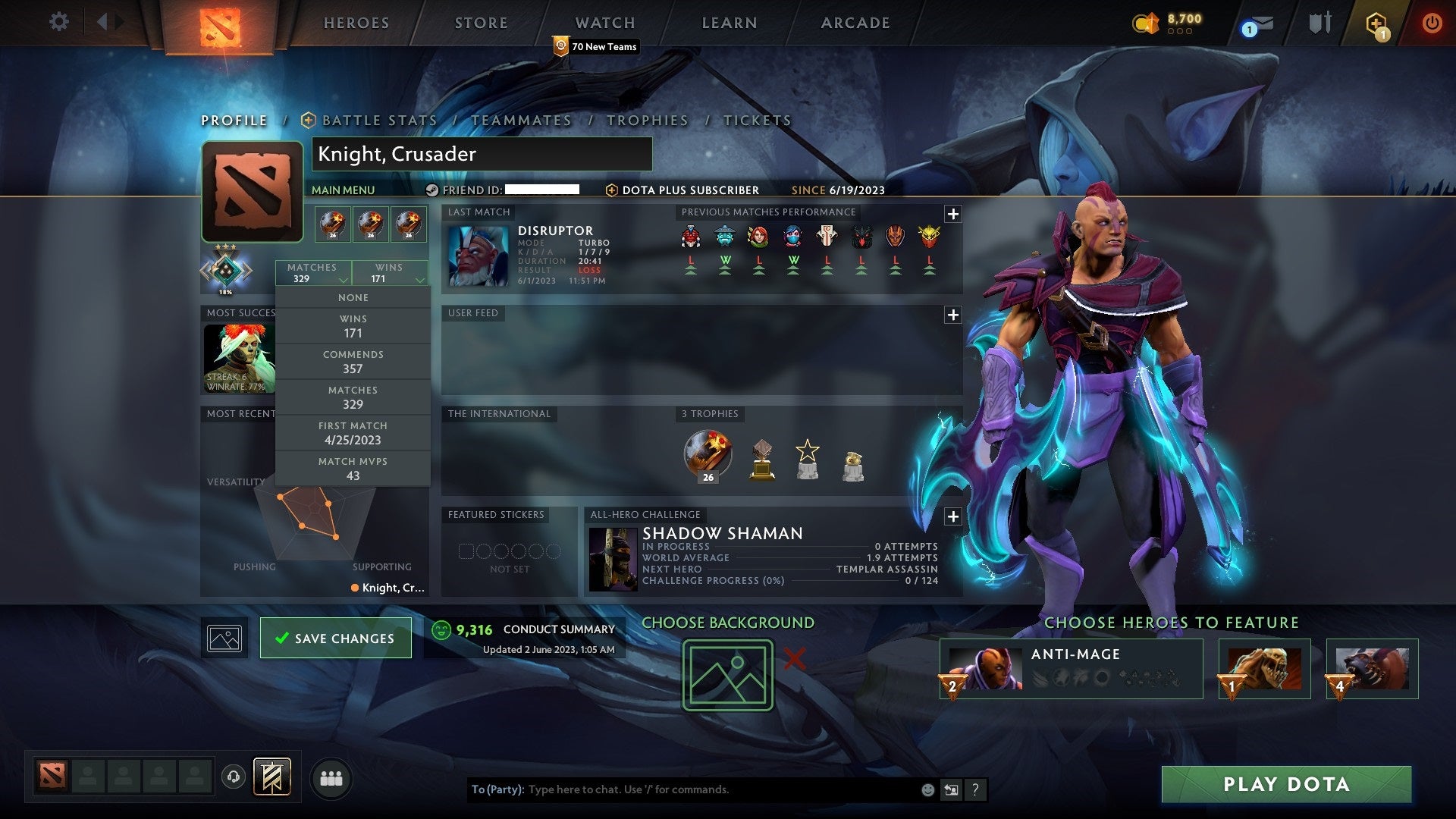Image resolution: width=1456 pixels, height=819 pixels.
Task: Click the red power exit icon
Action: (x=1432, y=24)
